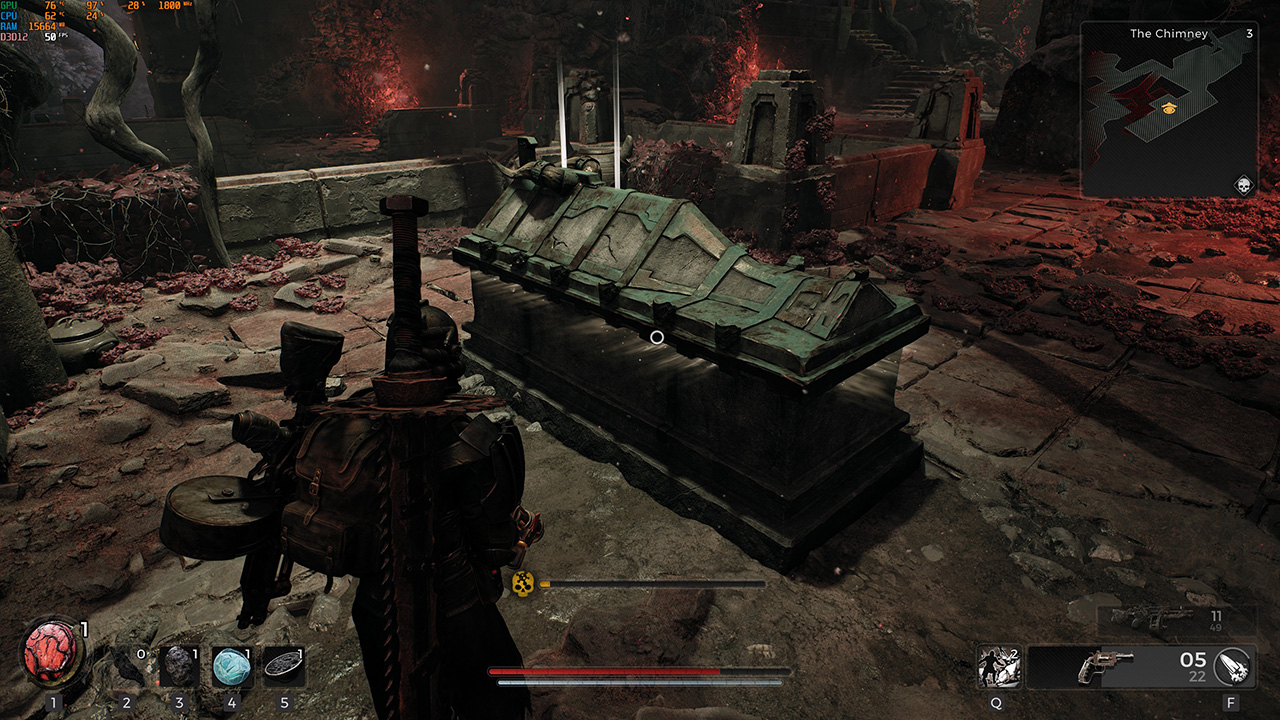
Task: Select the black oval dish consumable
Action: [284, 666]
